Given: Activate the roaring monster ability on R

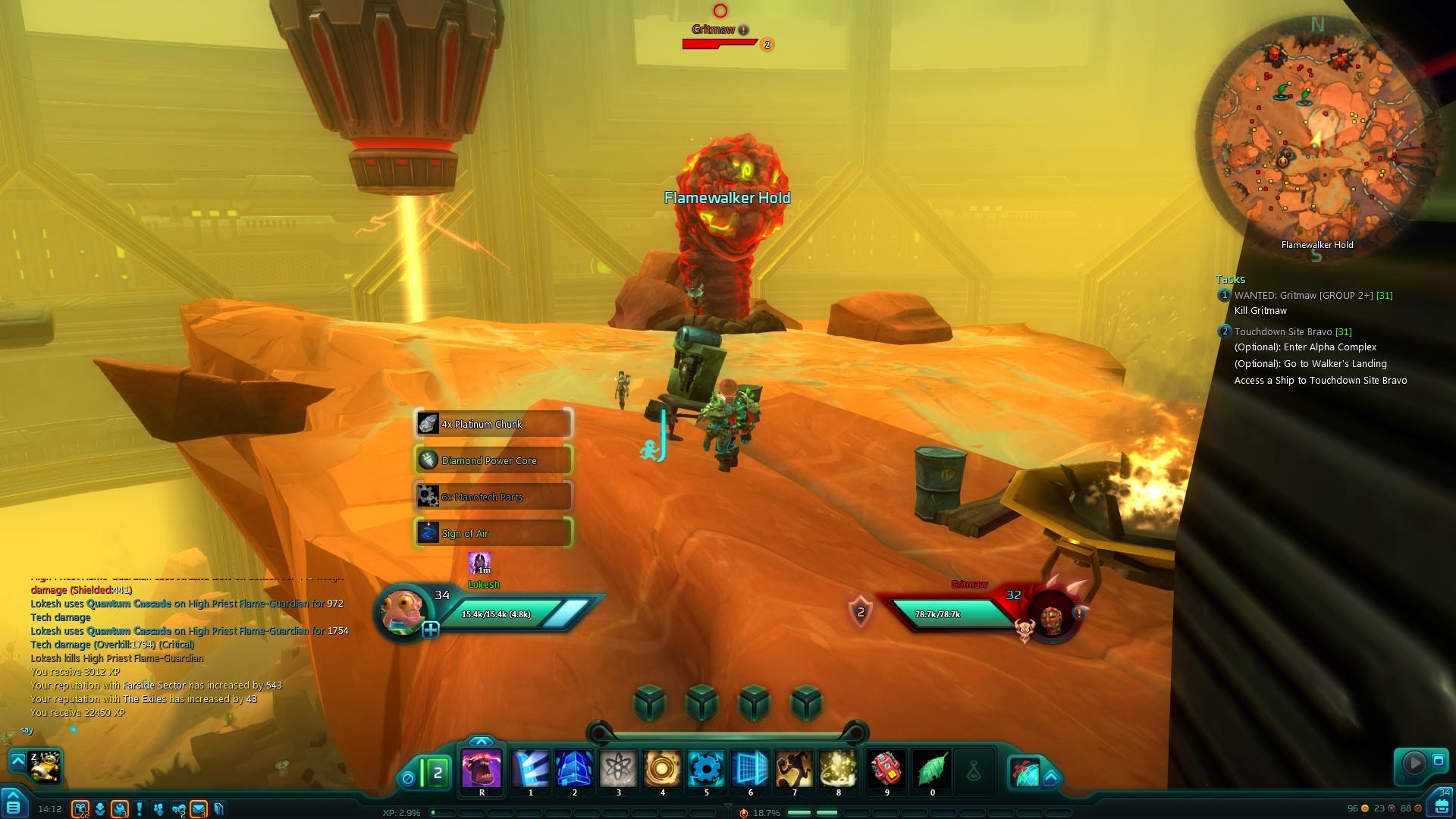Looking at the screenshot, I should 482,769.
